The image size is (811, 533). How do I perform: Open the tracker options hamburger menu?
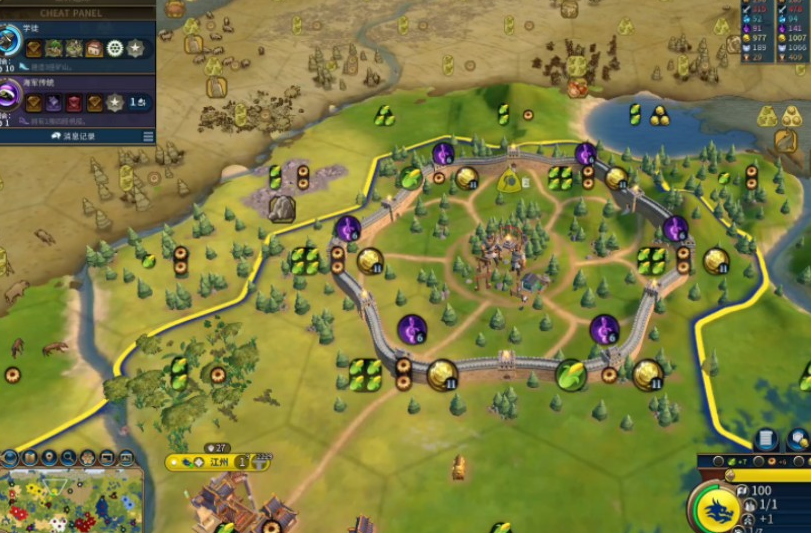click(x=148, y=136)
